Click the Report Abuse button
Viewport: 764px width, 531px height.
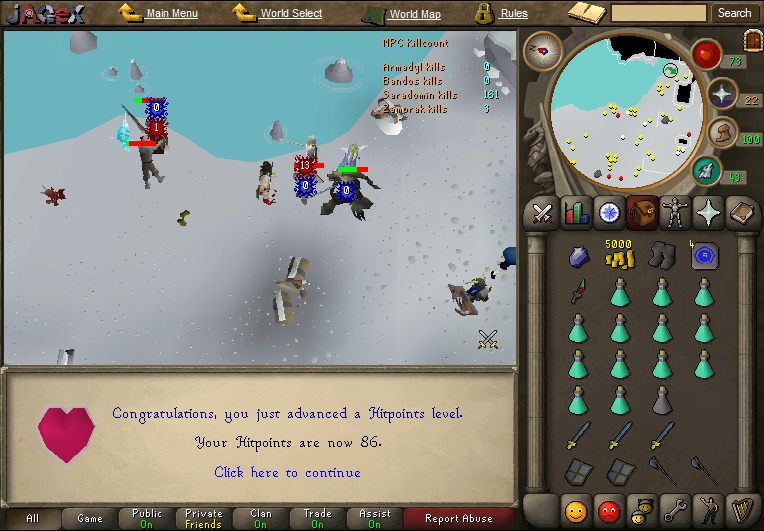pos(458,518)
